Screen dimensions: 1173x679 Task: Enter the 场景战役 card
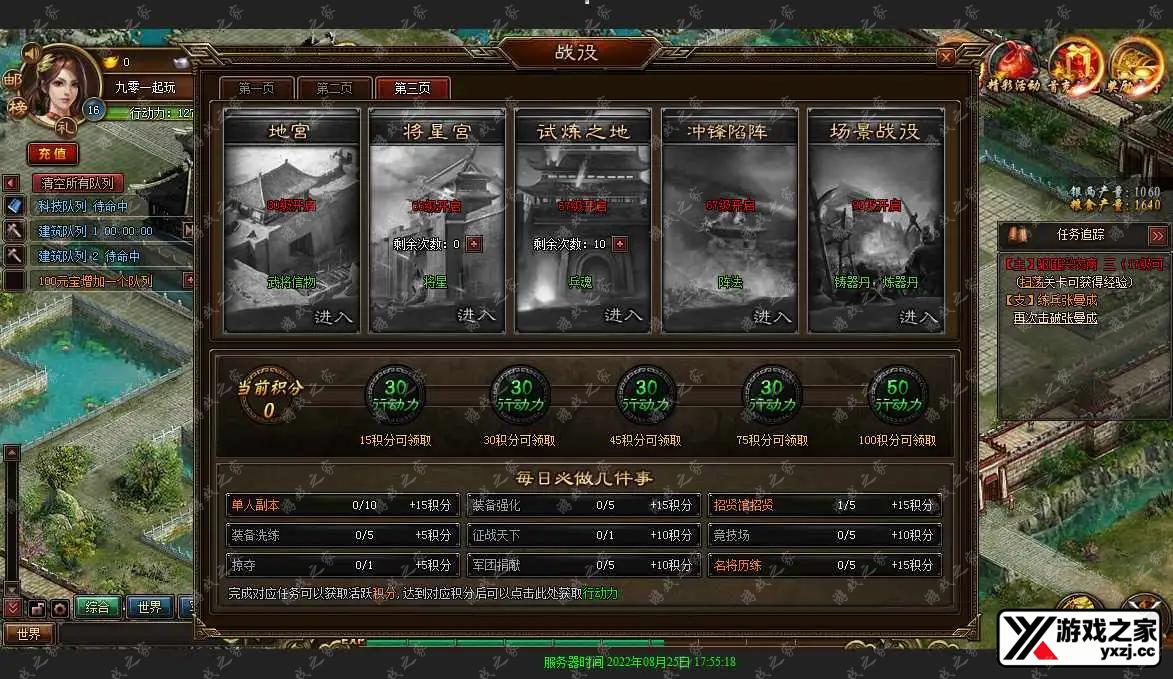coord(918,316)
